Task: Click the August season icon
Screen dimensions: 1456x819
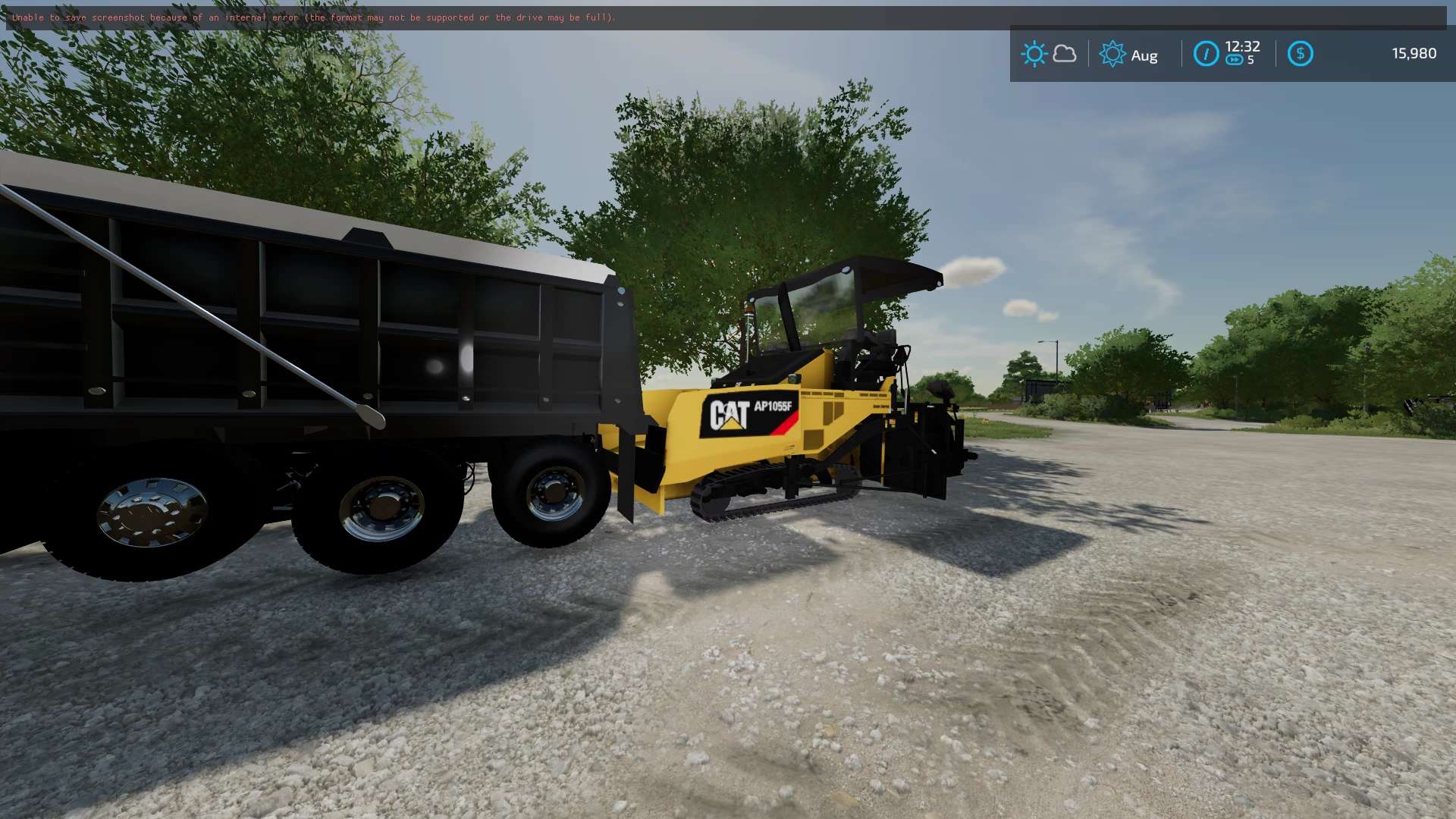Action: pyautogui.click(x=1112, y=54)
